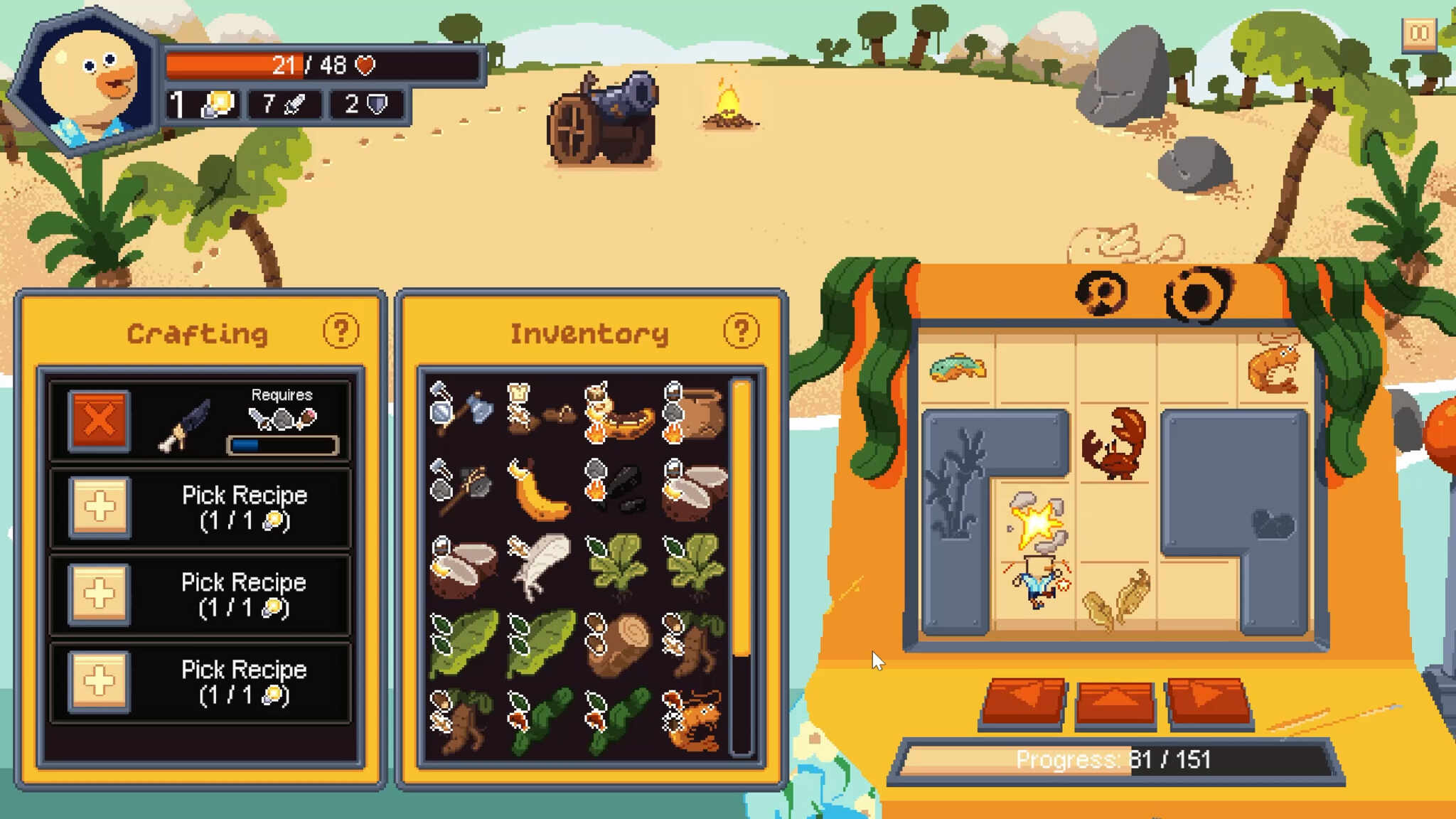The image size is (1456, 819).
Task: Open the Crafting help question mark
Action: [341, 331]
